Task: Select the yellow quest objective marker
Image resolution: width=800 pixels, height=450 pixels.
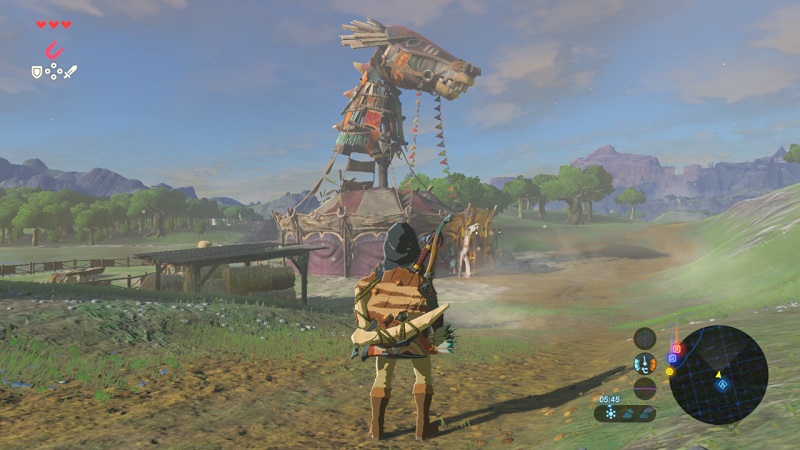Action: tap(669, 371)
